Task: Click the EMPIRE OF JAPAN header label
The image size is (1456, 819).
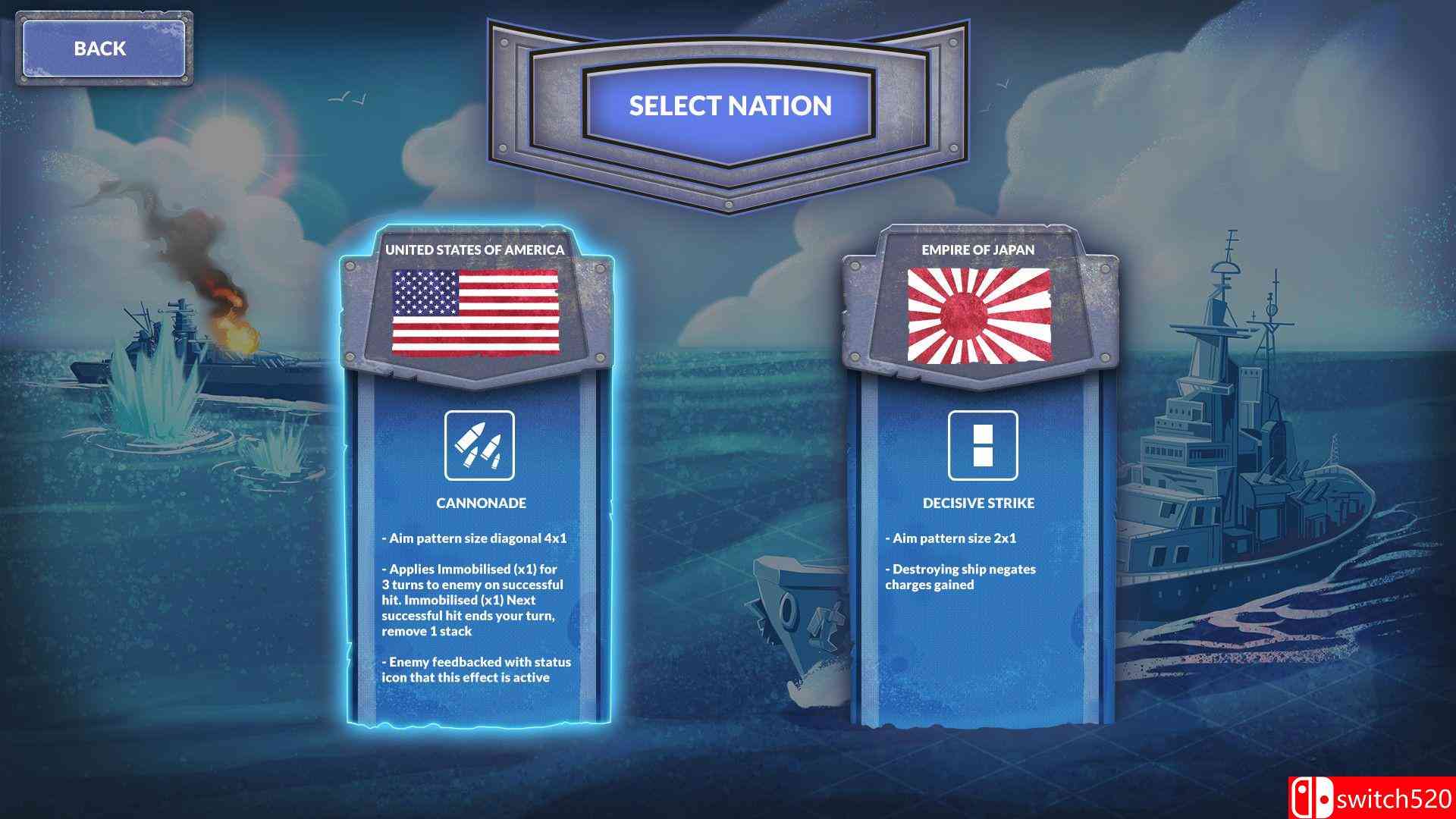Action: [x=980, y=248]
